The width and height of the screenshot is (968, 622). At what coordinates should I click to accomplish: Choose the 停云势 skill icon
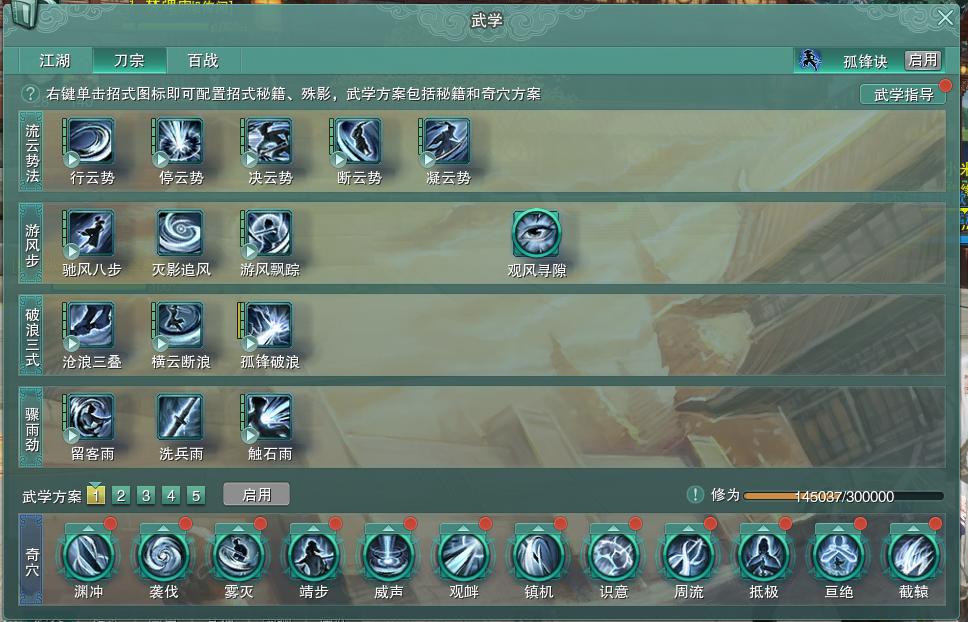click(x=181, y=142)
